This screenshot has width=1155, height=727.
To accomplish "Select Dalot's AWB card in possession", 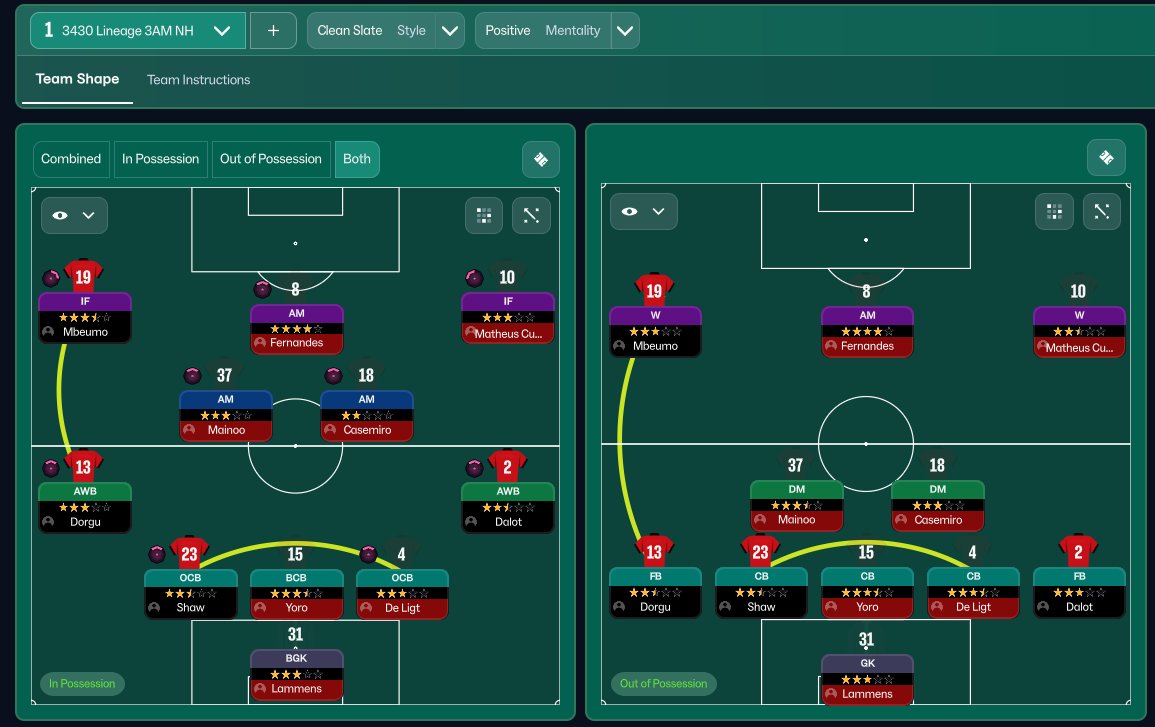I will 507,507.
